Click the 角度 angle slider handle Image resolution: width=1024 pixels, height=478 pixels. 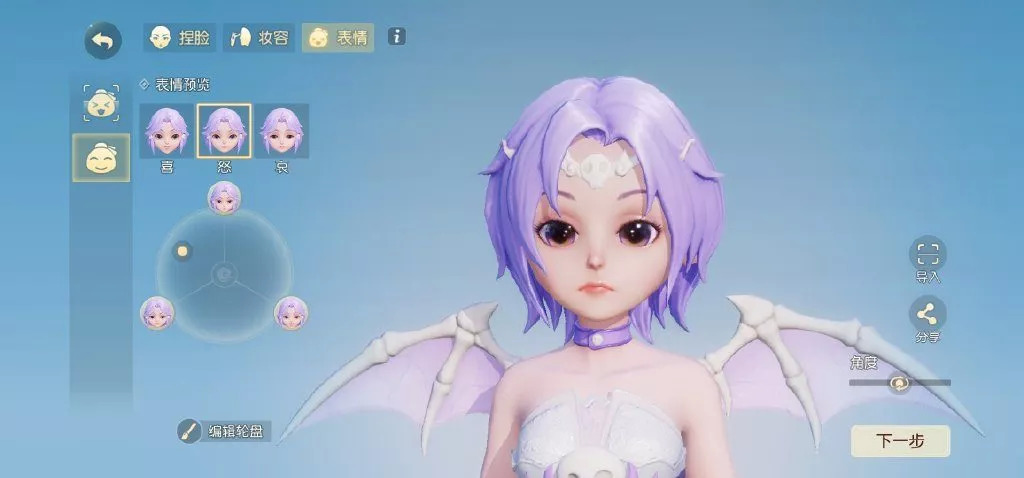point(899,383)
